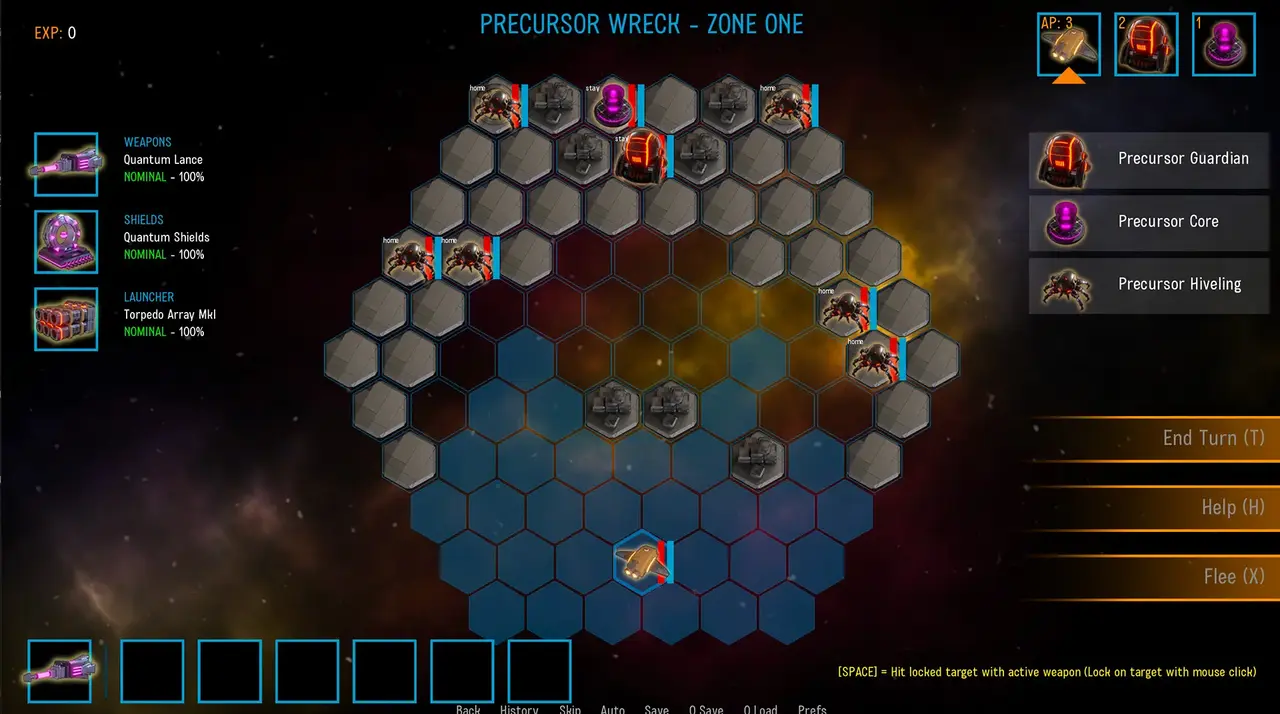Target the Precursor Core unit on the grid
This screenshot has width=1280, height=714.
click(611, 105)
